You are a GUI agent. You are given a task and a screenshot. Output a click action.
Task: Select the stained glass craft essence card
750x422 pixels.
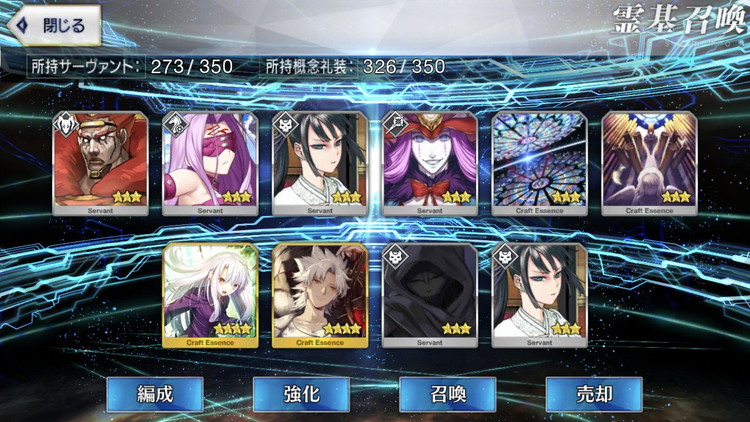(x=540, y=163)
